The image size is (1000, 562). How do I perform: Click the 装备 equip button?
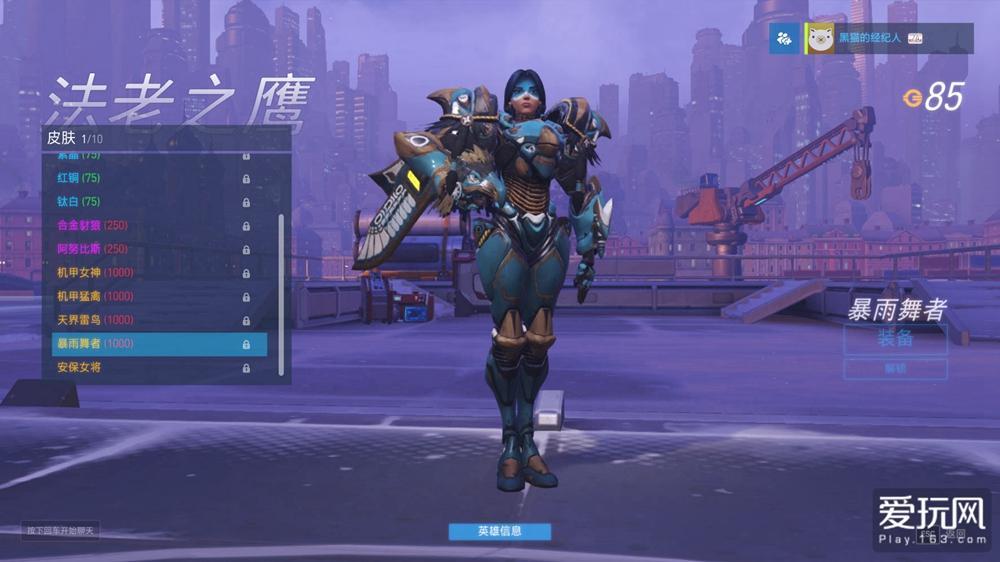895,339
